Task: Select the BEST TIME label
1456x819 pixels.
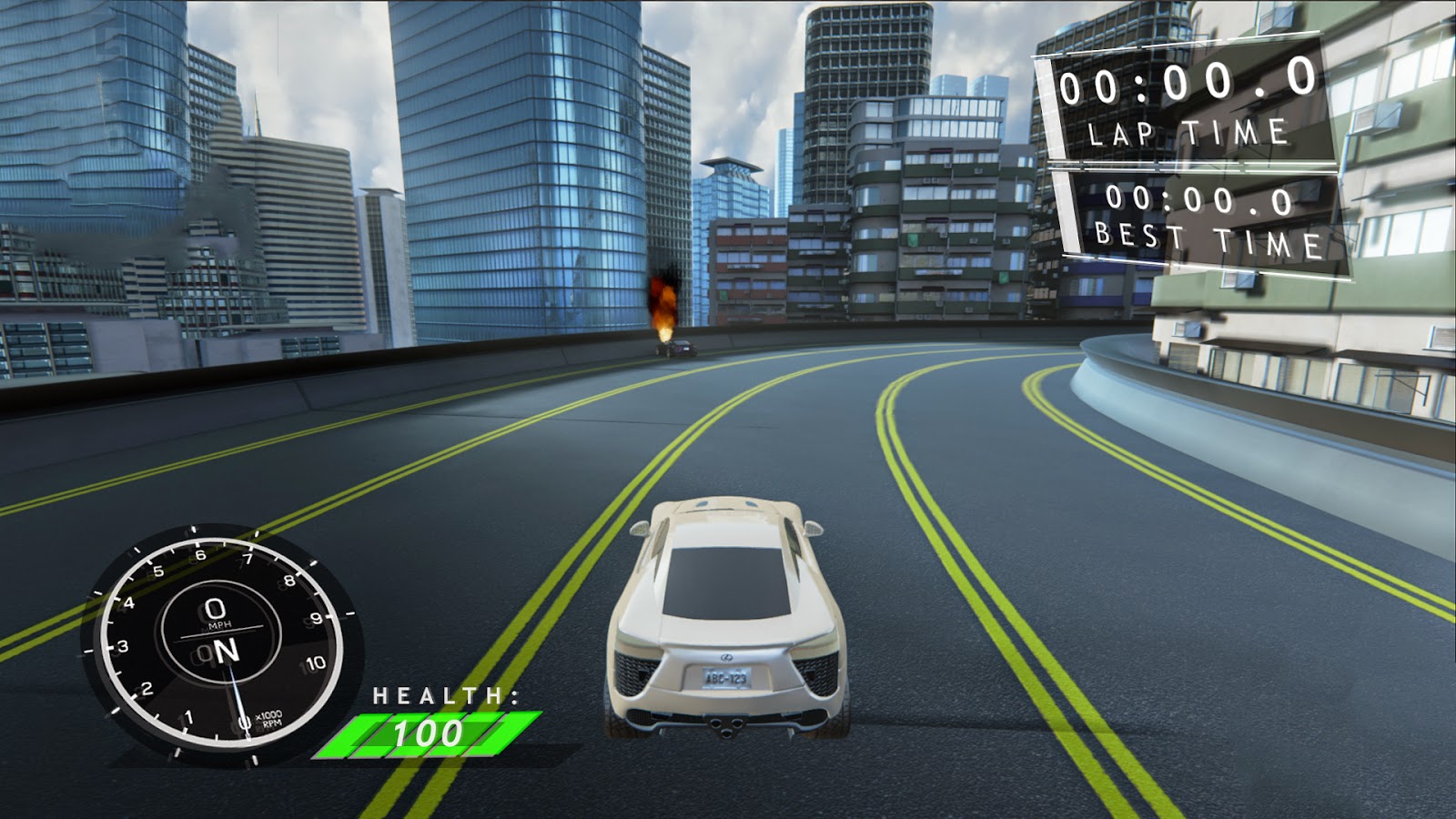Action: [1210, 242]
